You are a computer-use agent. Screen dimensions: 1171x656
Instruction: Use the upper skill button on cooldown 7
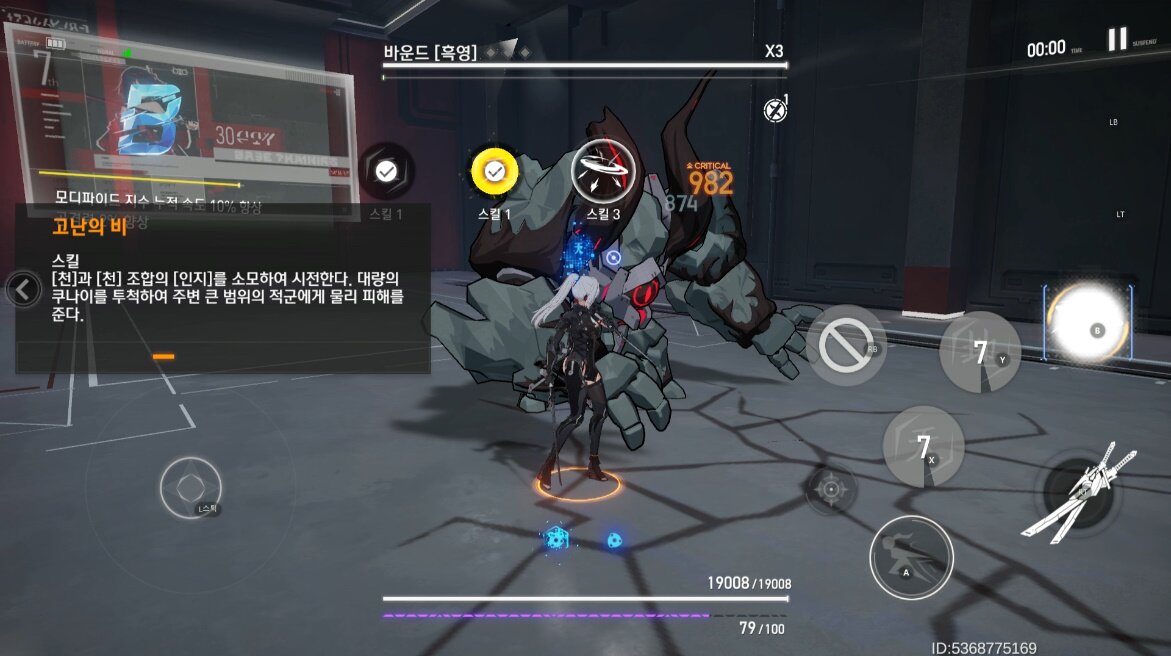[980, 352]
